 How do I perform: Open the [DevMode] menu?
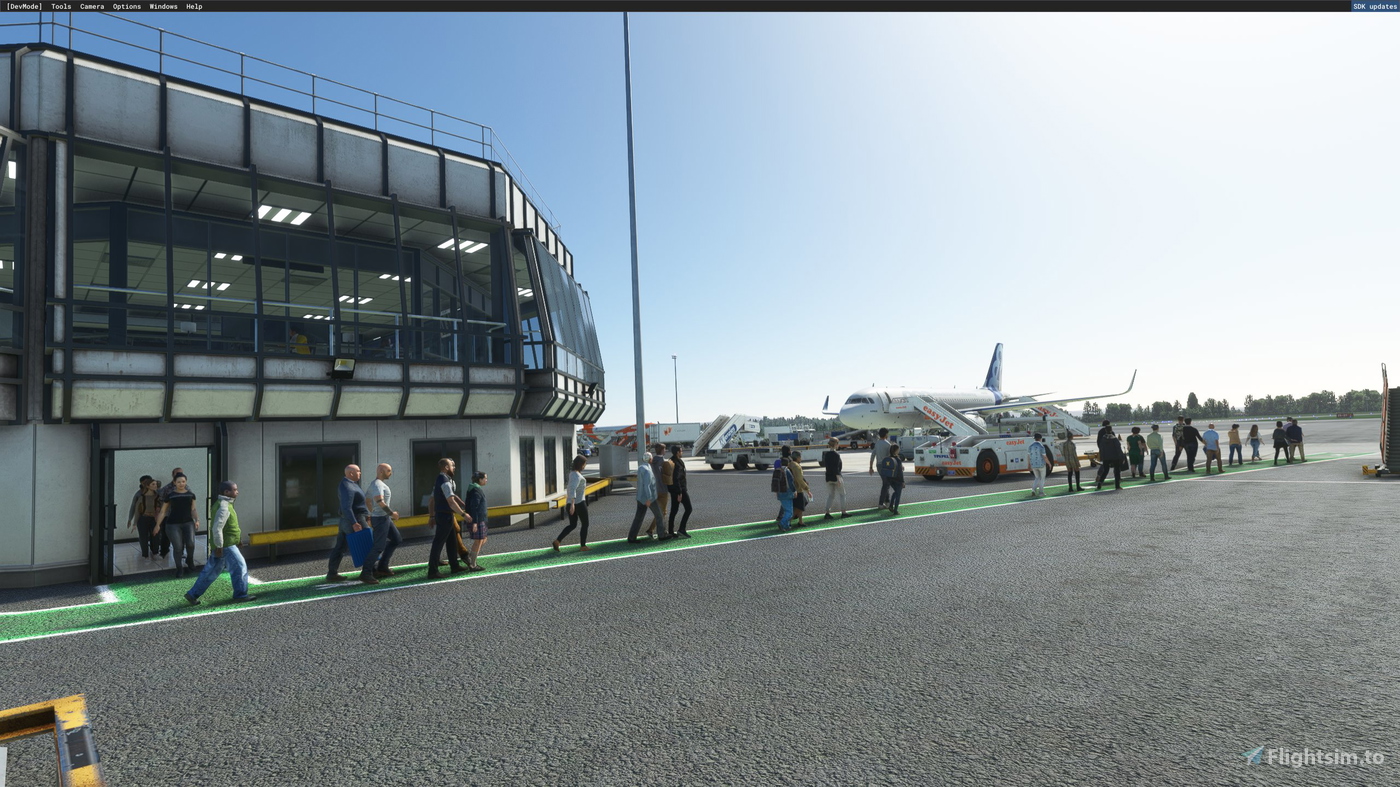23,4
